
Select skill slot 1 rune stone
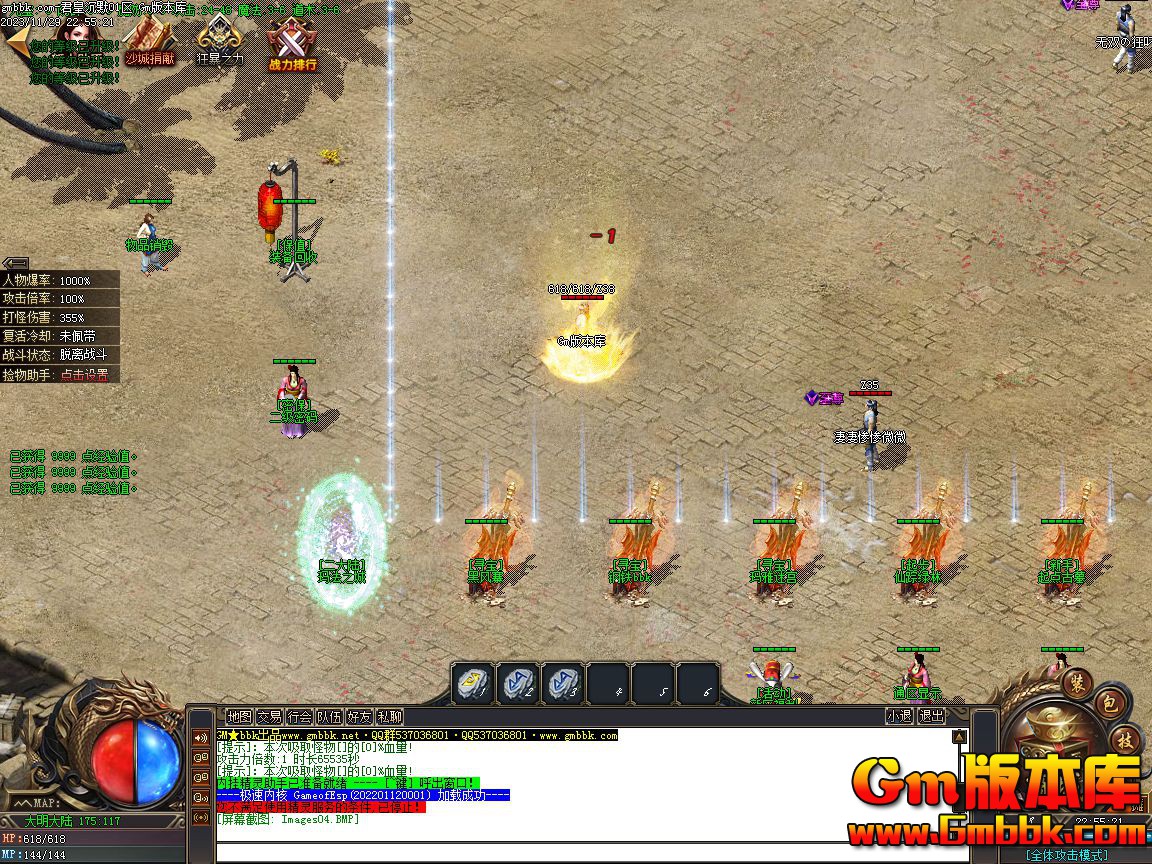472,684
